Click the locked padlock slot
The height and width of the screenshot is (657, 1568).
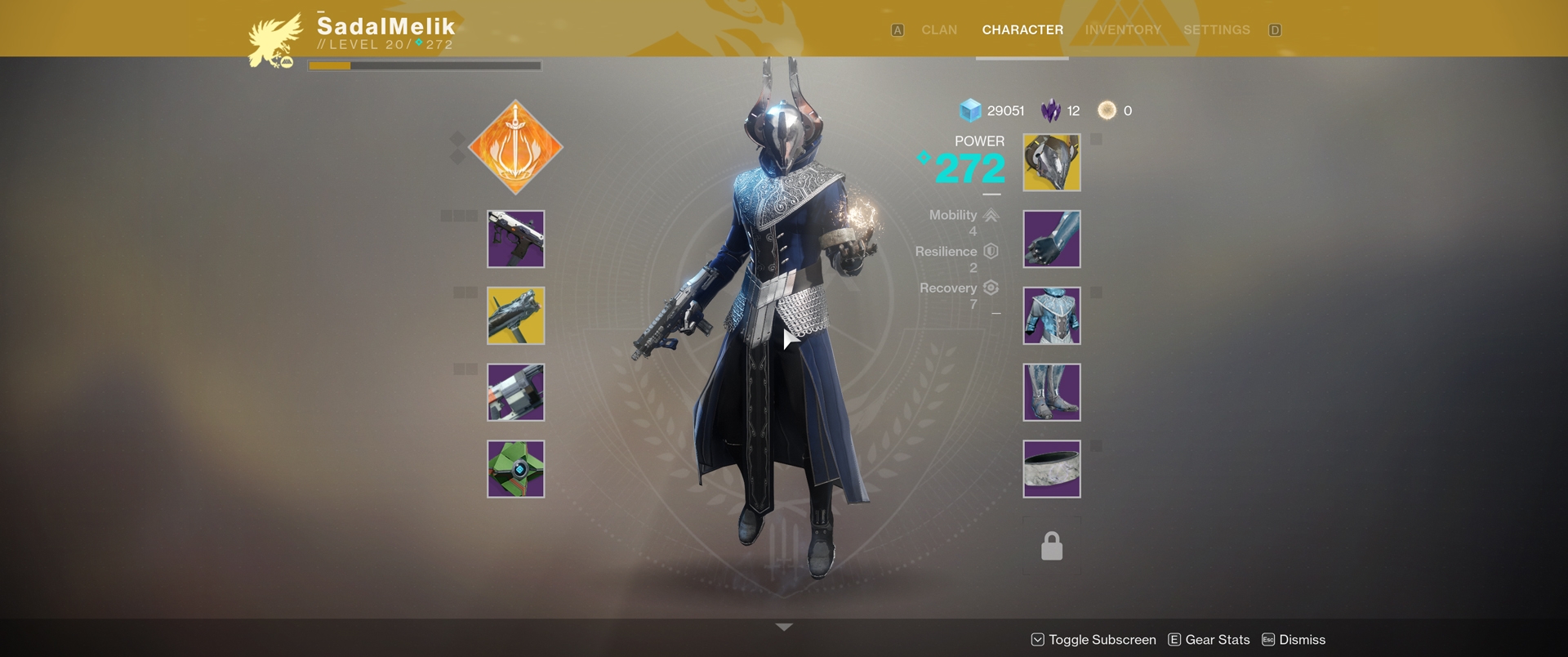coord(1051,546)
